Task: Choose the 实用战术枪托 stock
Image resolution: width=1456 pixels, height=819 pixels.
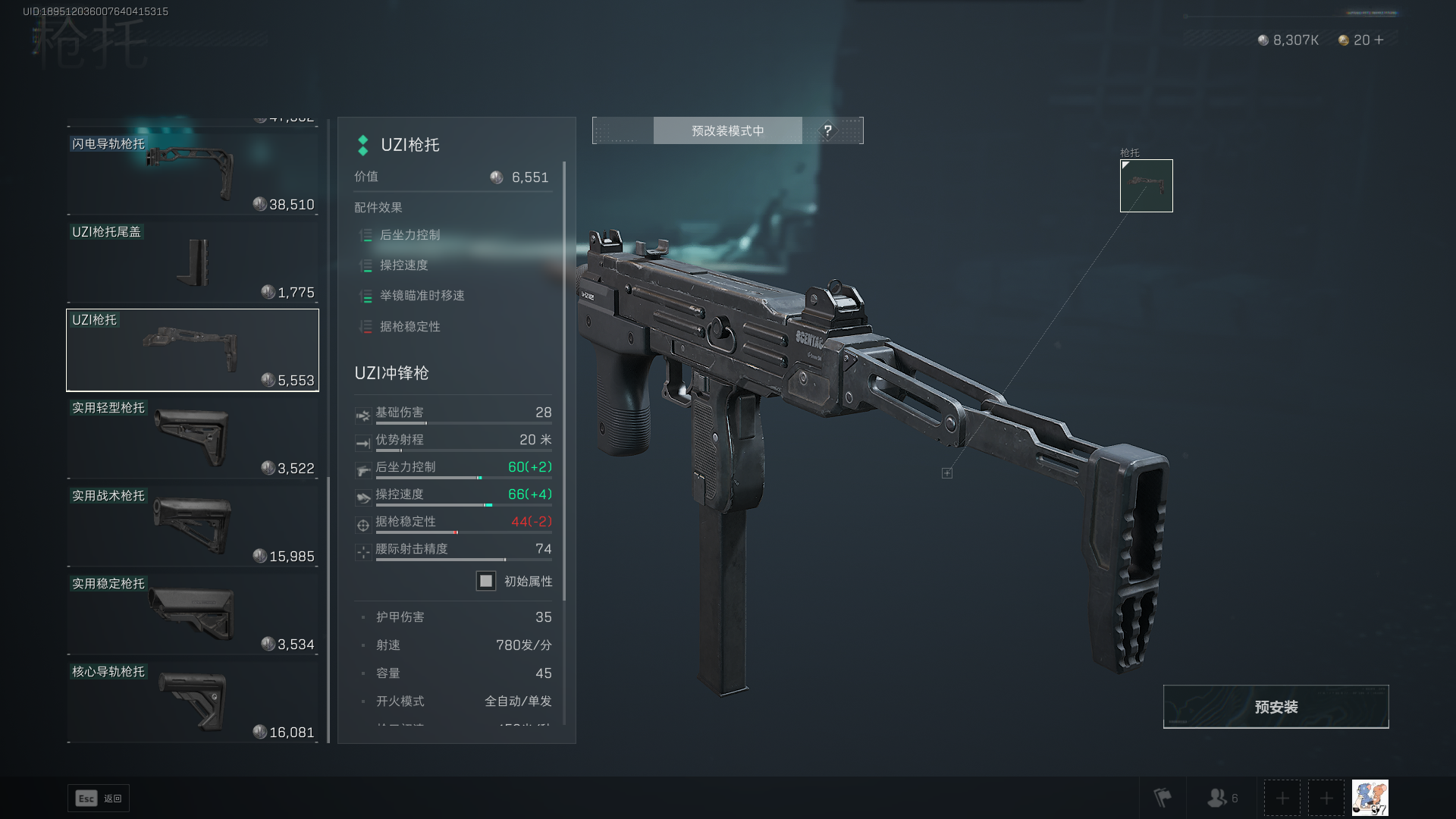Action: tap(193, 526)
